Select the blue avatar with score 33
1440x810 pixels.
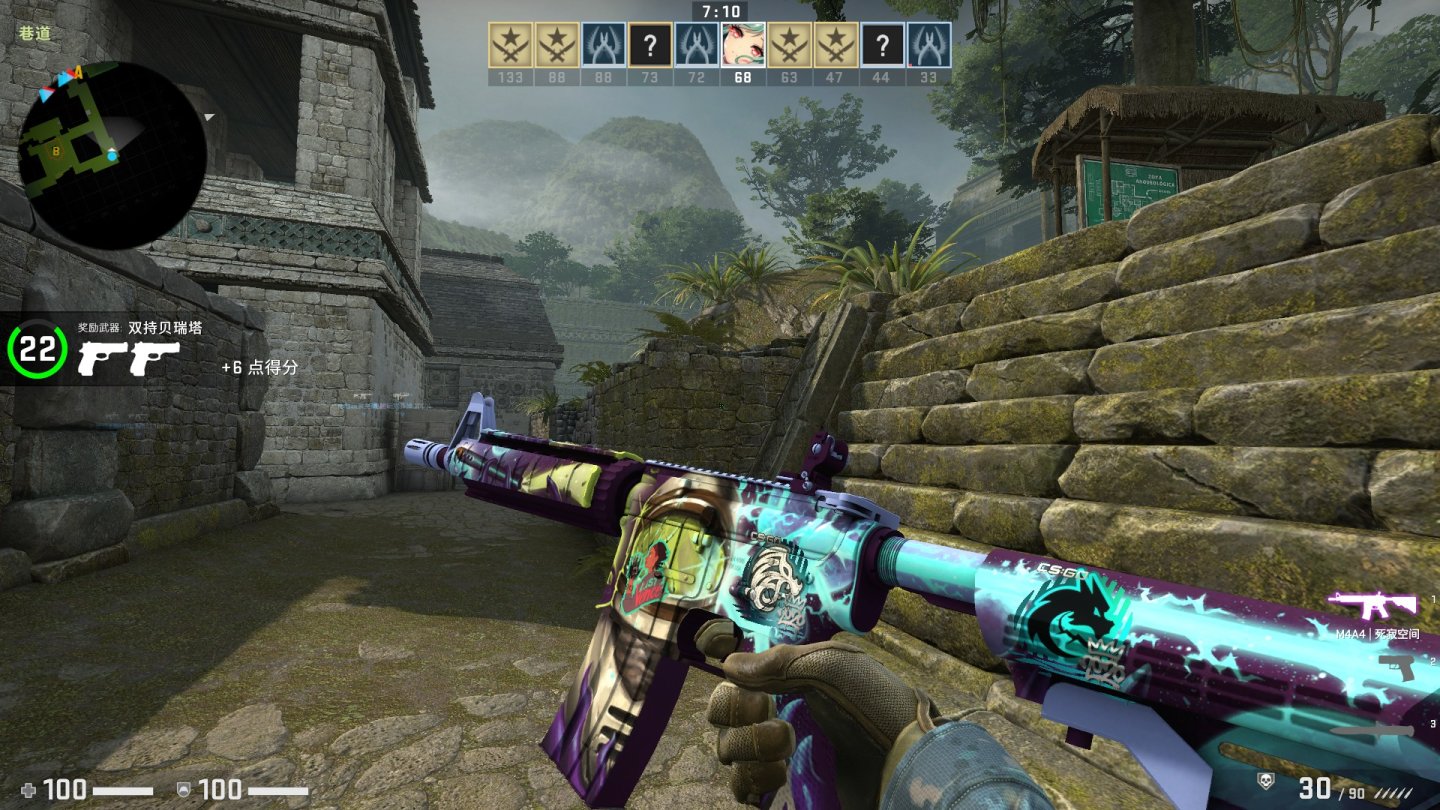pos(929,45)
